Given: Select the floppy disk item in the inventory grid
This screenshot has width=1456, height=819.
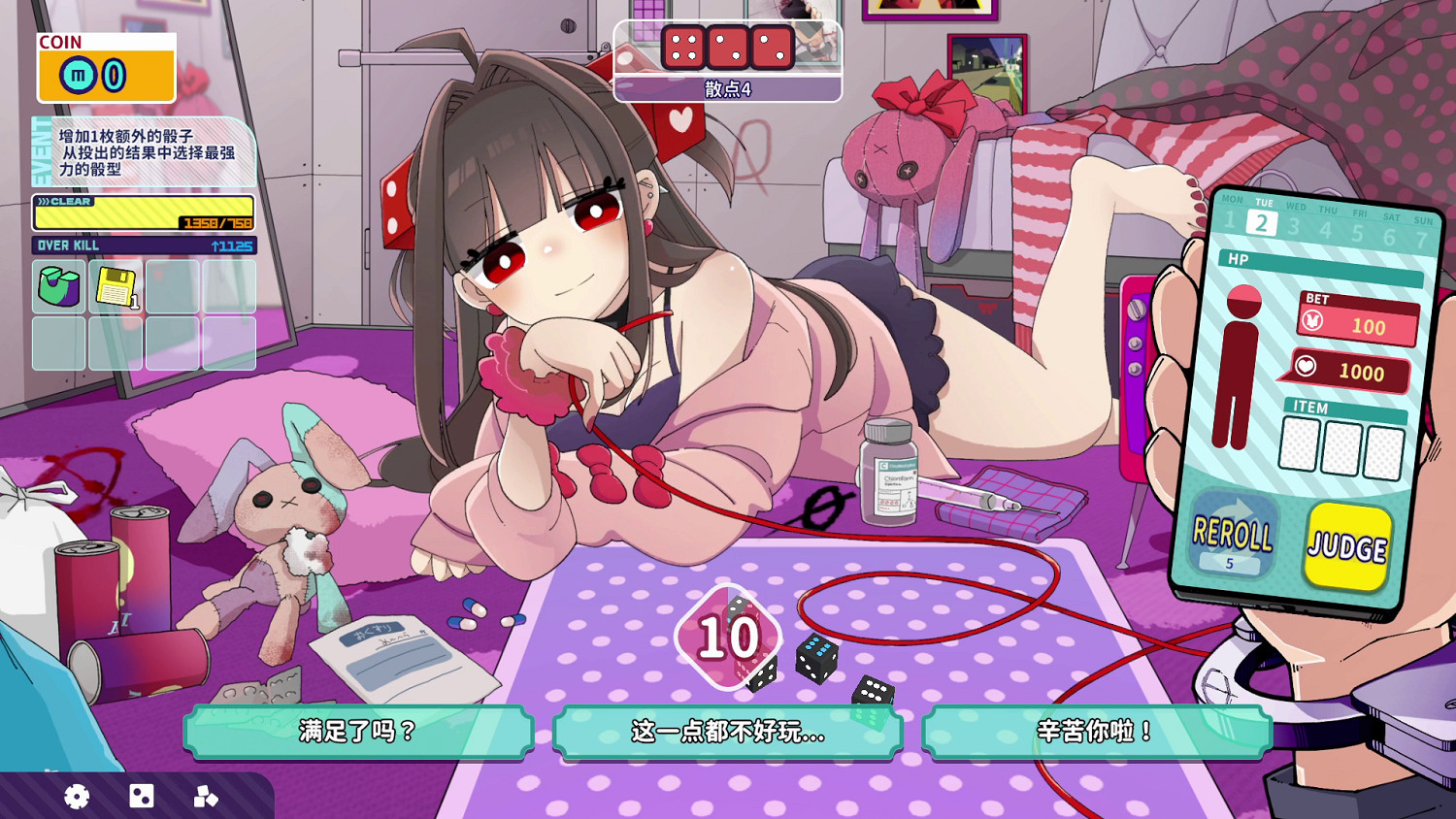Looking at the screenshot, I should [115, 287].
